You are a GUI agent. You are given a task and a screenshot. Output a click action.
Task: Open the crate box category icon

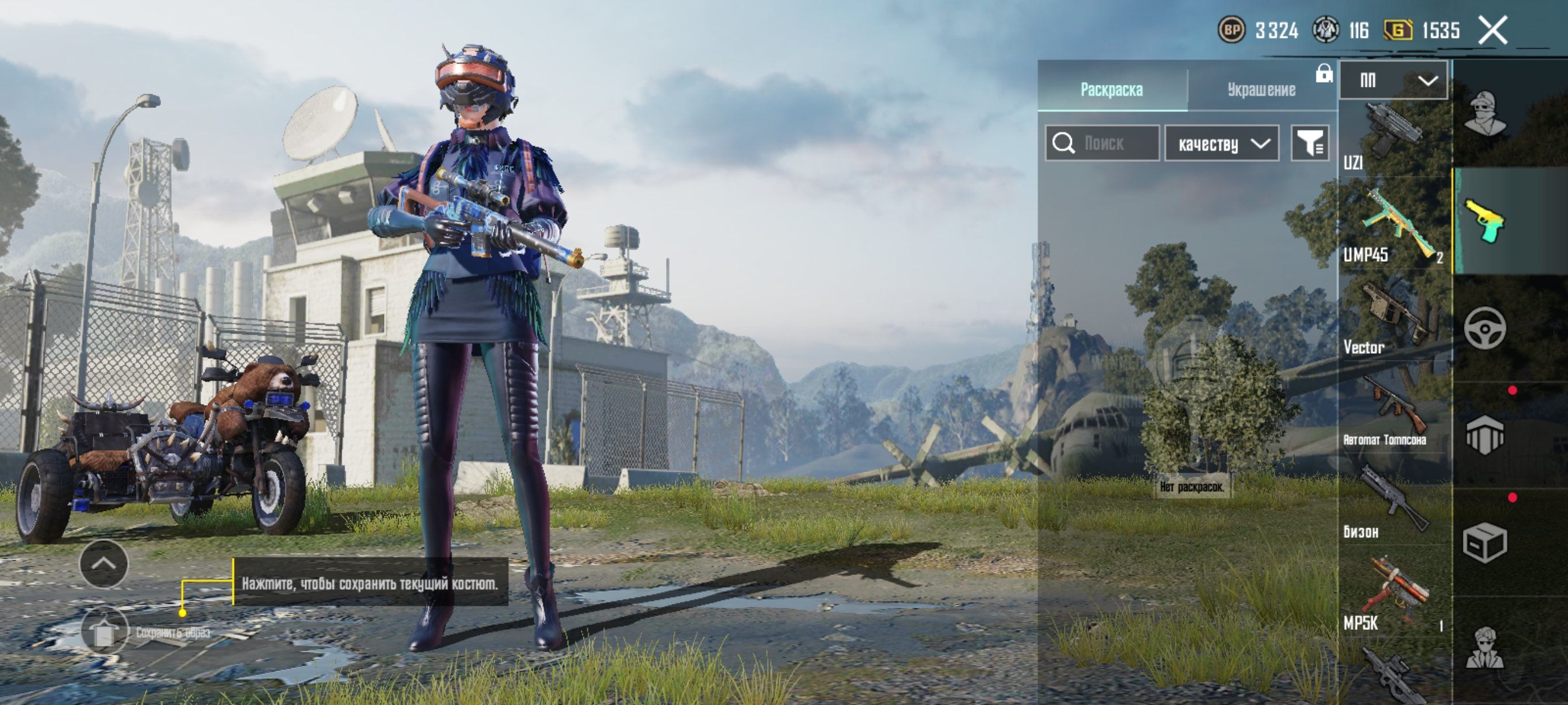coord(1485,542)
